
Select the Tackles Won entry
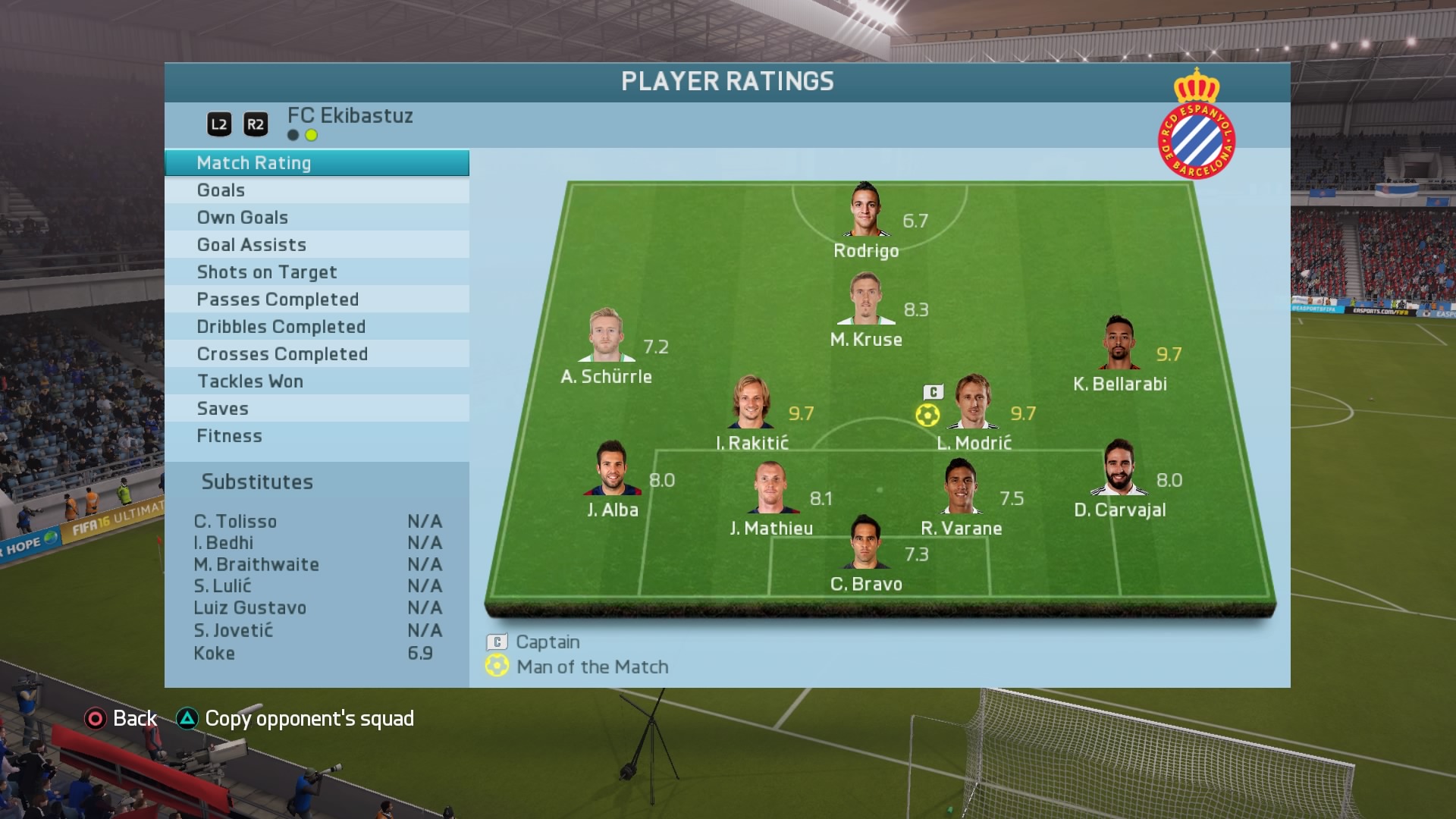316,381
